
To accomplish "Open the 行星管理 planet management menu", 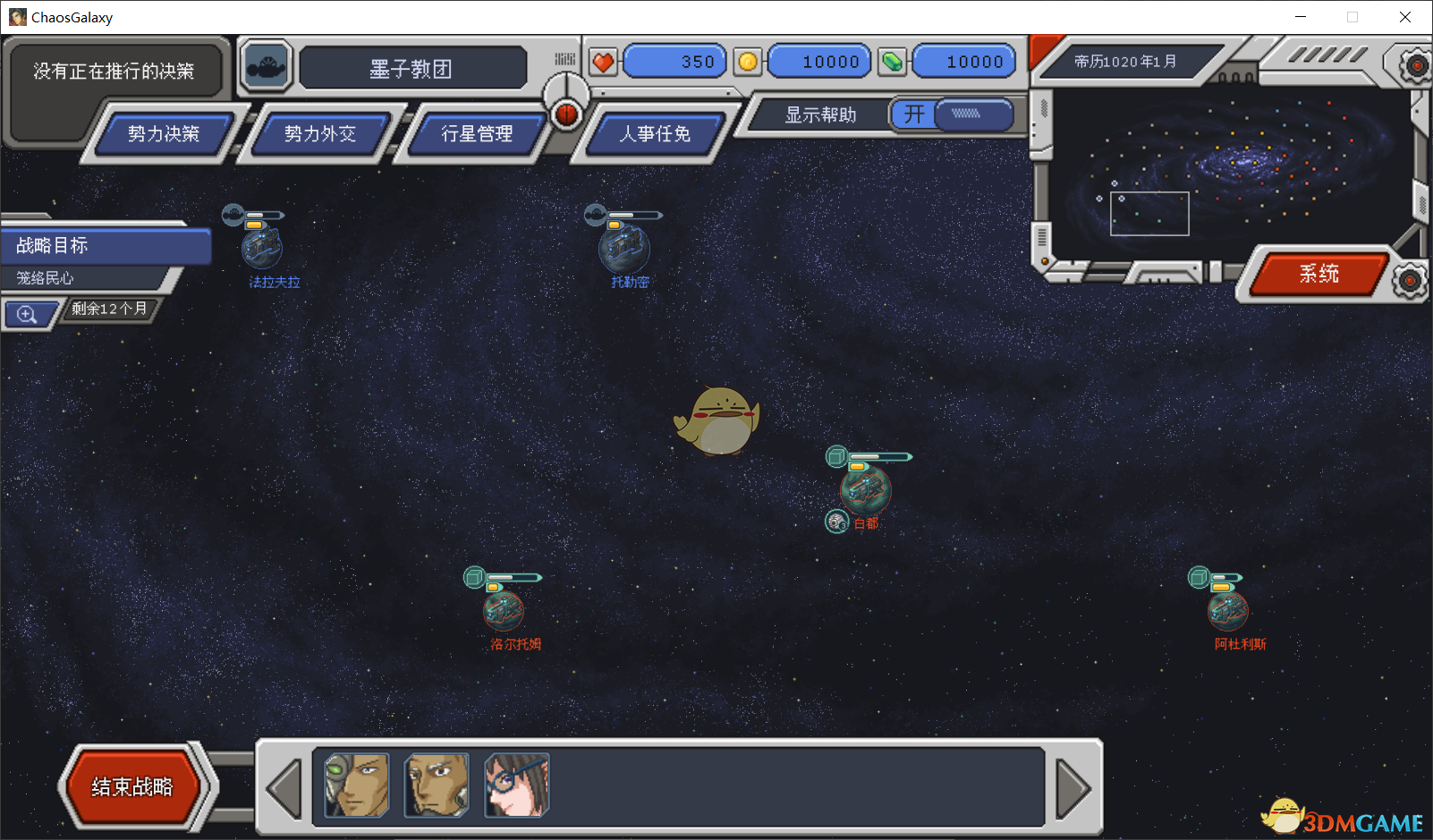I will click(x=476, y=134).
